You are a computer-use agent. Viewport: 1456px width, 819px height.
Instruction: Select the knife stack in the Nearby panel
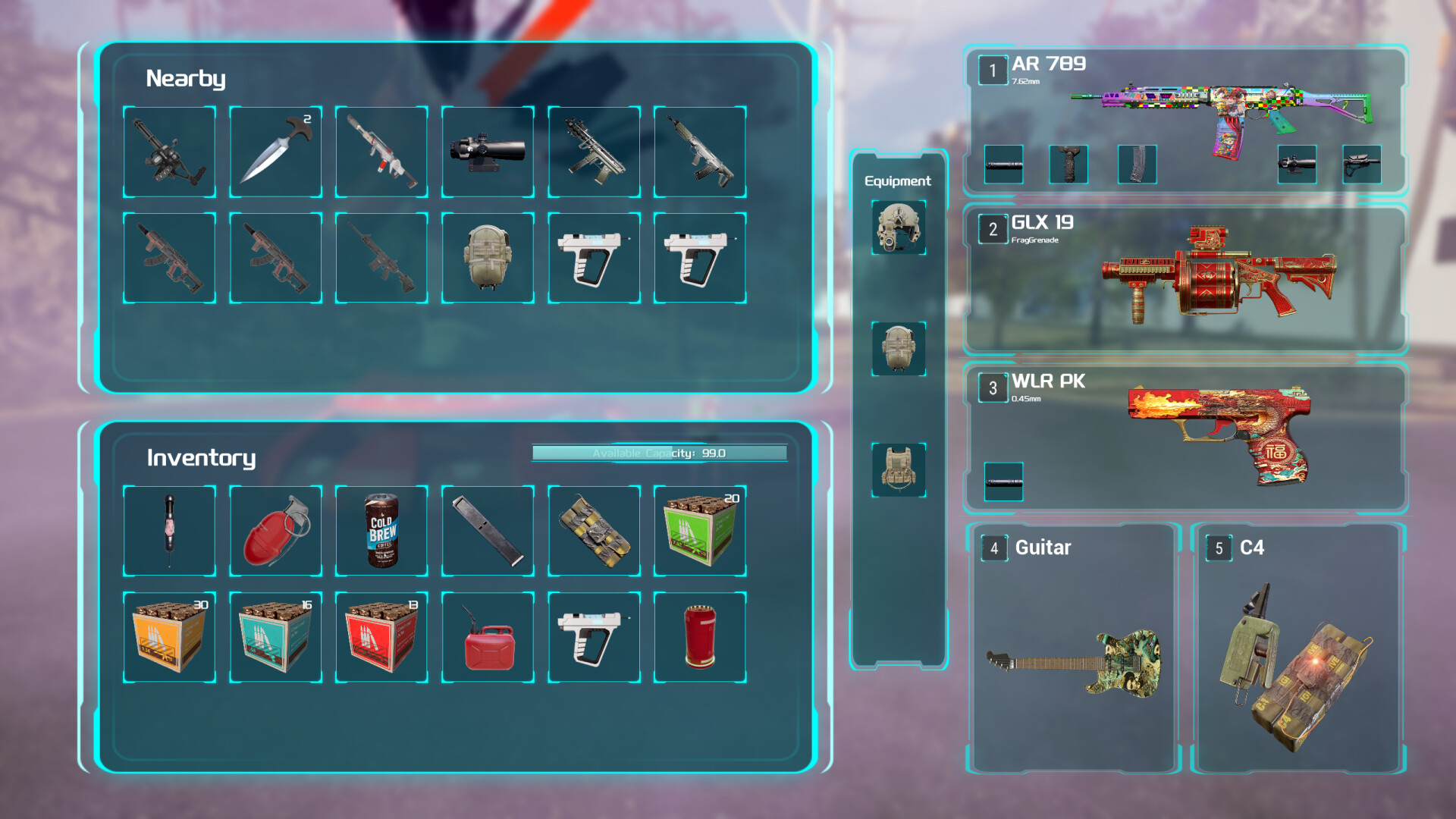(275, 150)
